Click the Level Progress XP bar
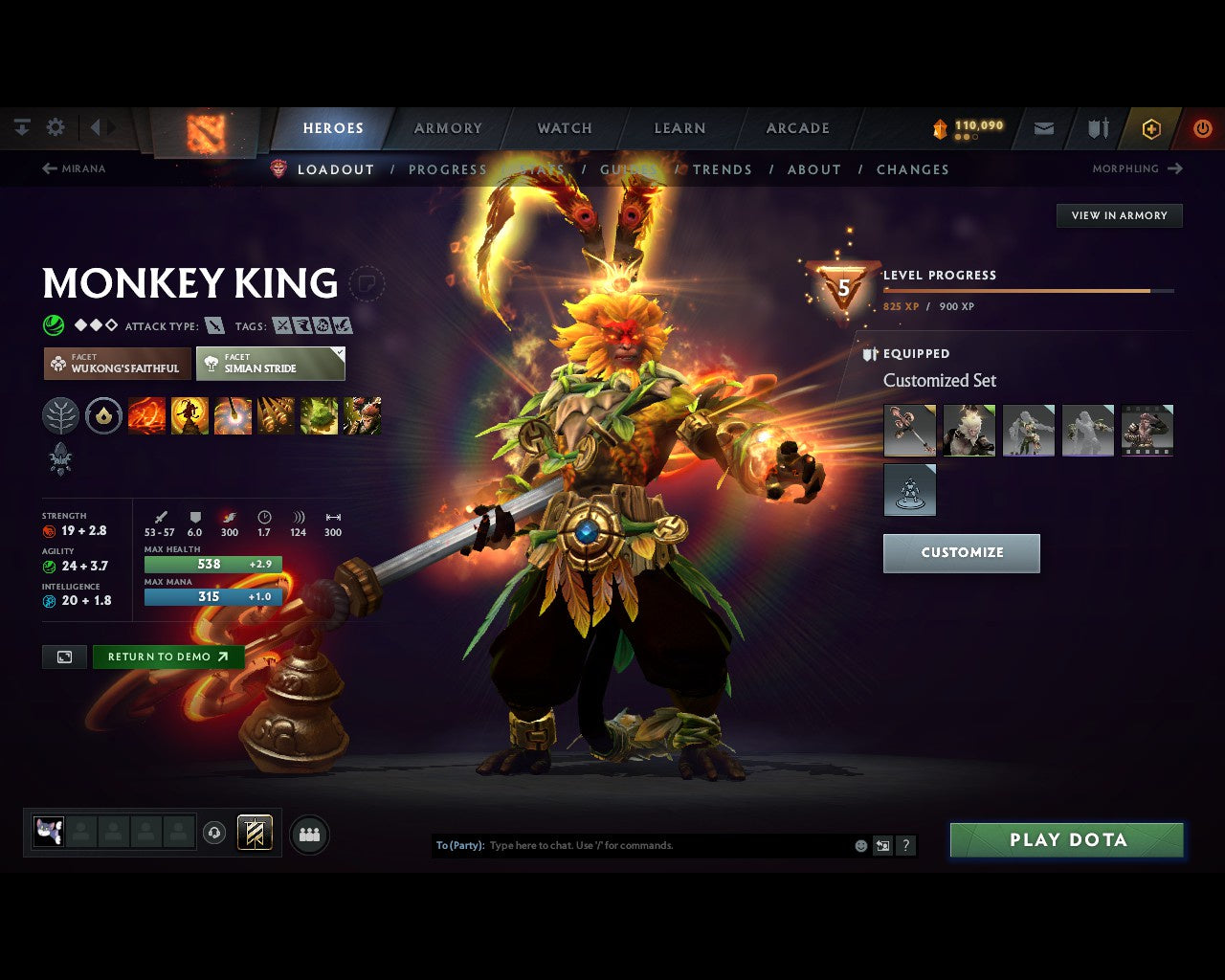 (1029, 290)
